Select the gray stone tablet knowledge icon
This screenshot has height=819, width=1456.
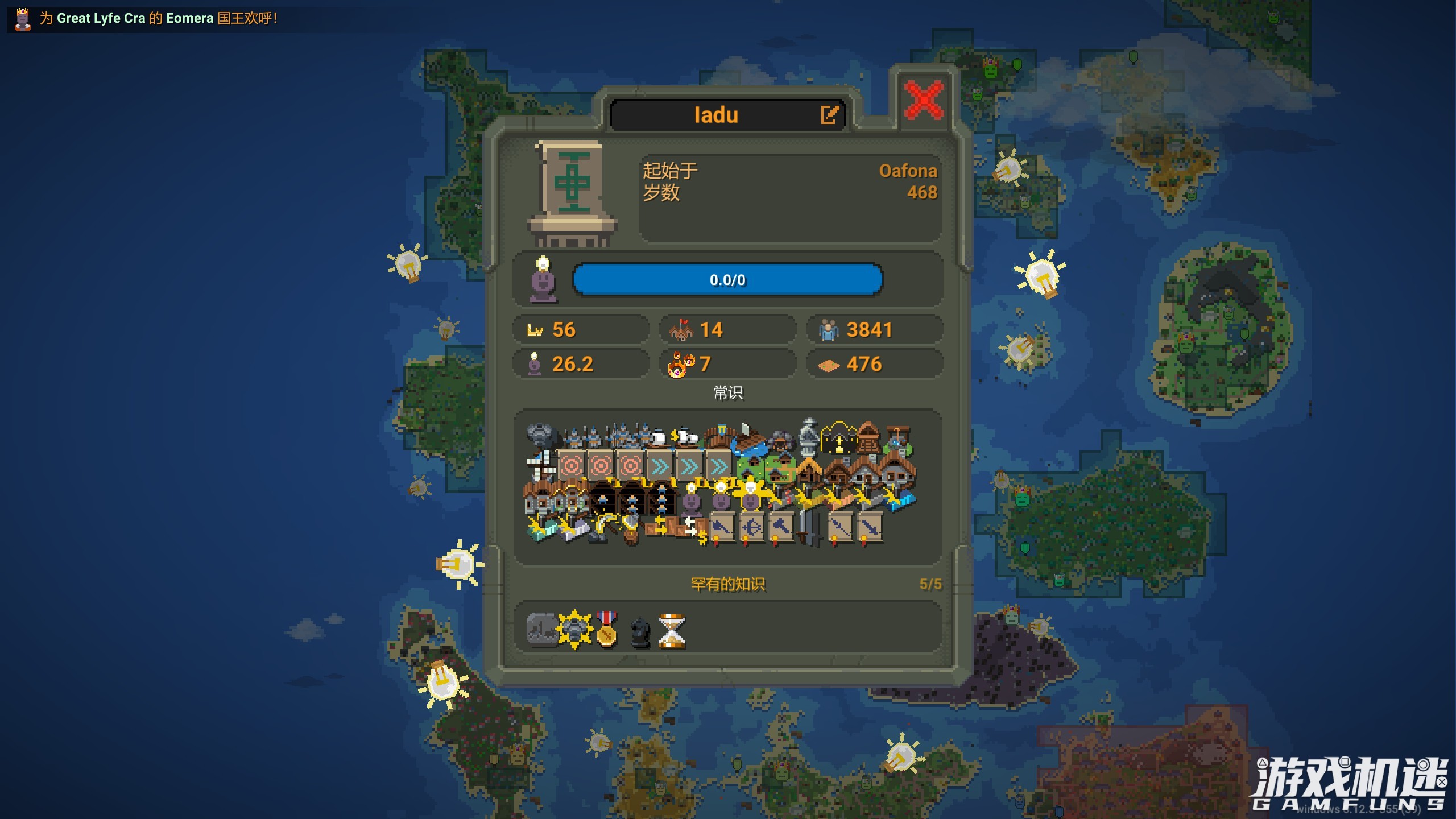point(542,630)
